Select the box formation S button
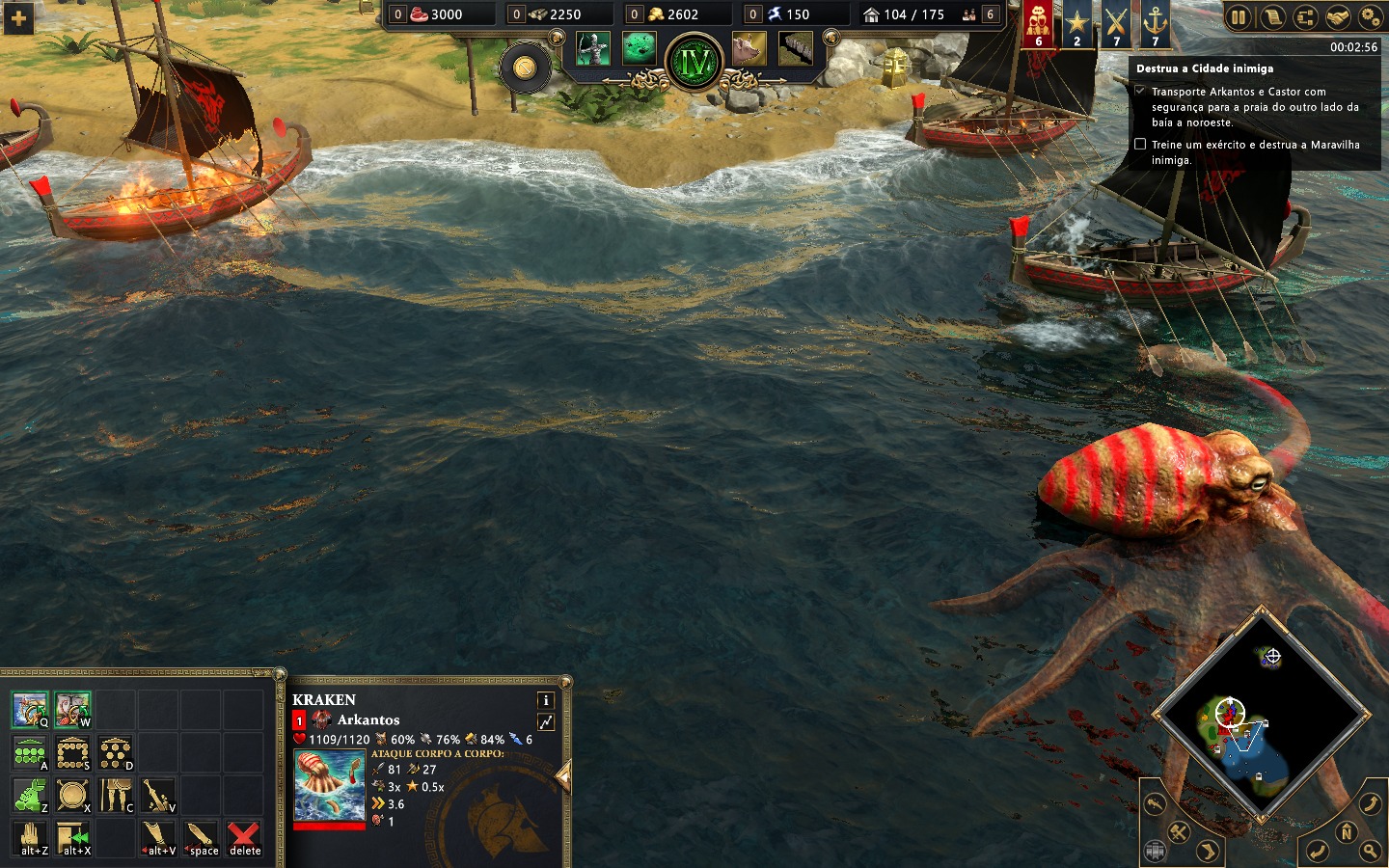Screen dimensions: 1389x868 point(72,752)
